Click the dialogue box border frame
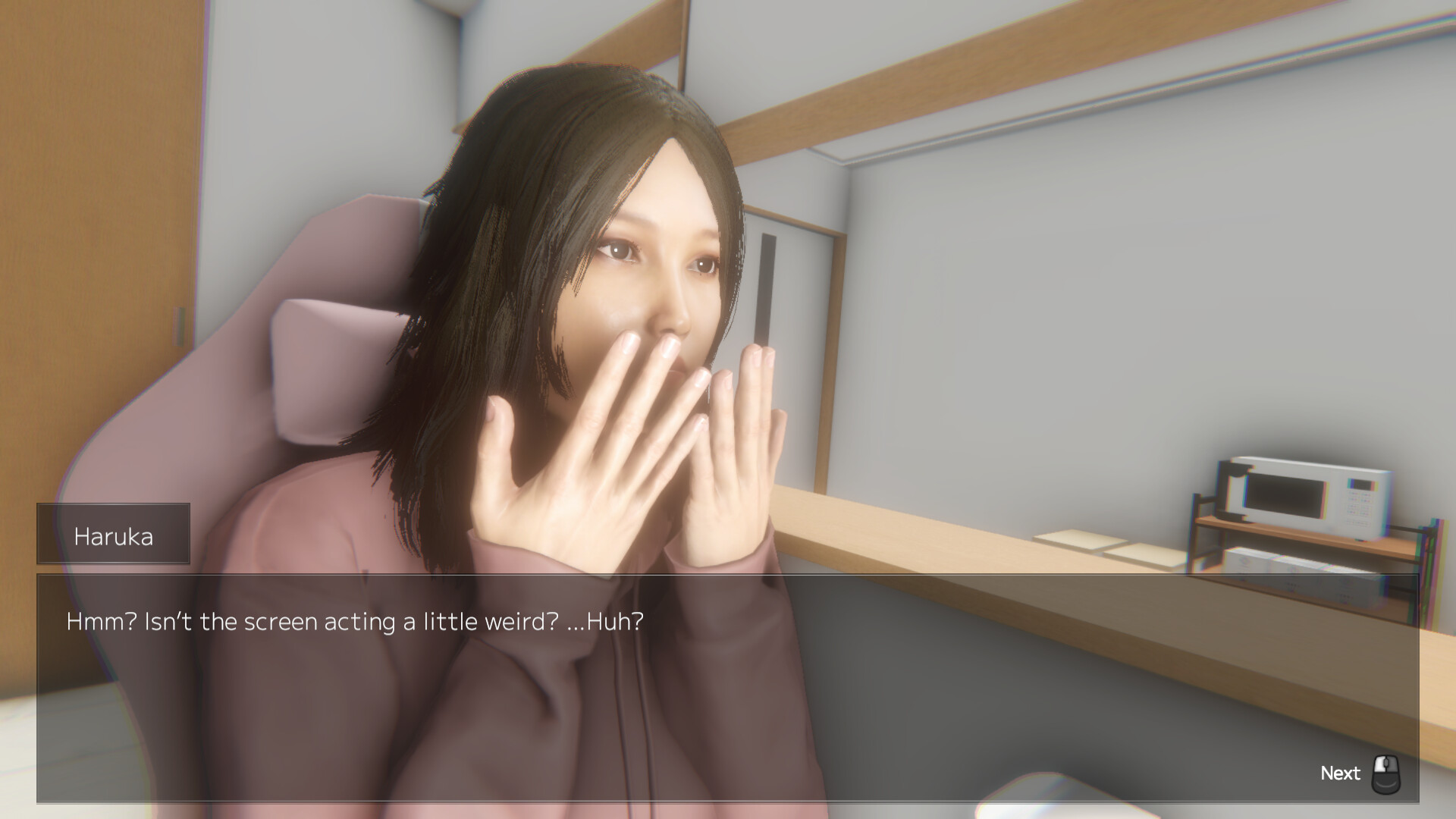Screen dimensions: 1456x819 point(728,576)
